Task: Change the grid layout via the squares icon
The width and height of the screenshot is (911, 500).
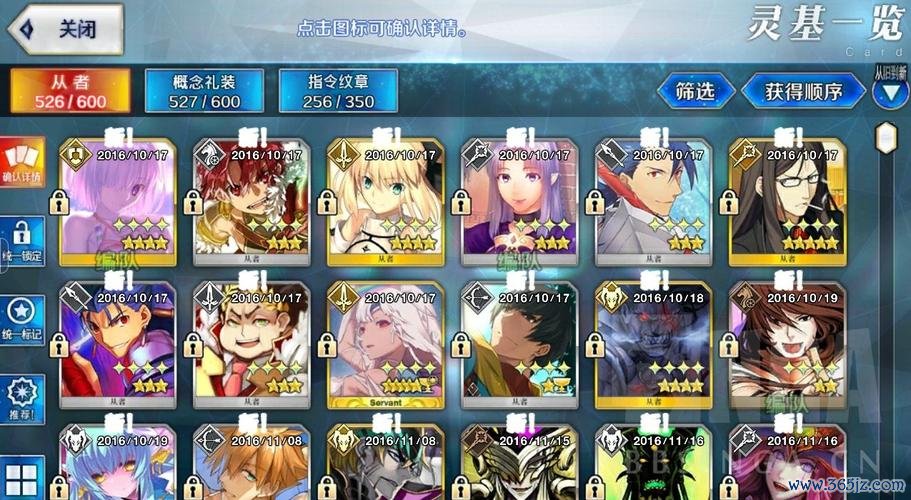Action: tap(22, 476)
